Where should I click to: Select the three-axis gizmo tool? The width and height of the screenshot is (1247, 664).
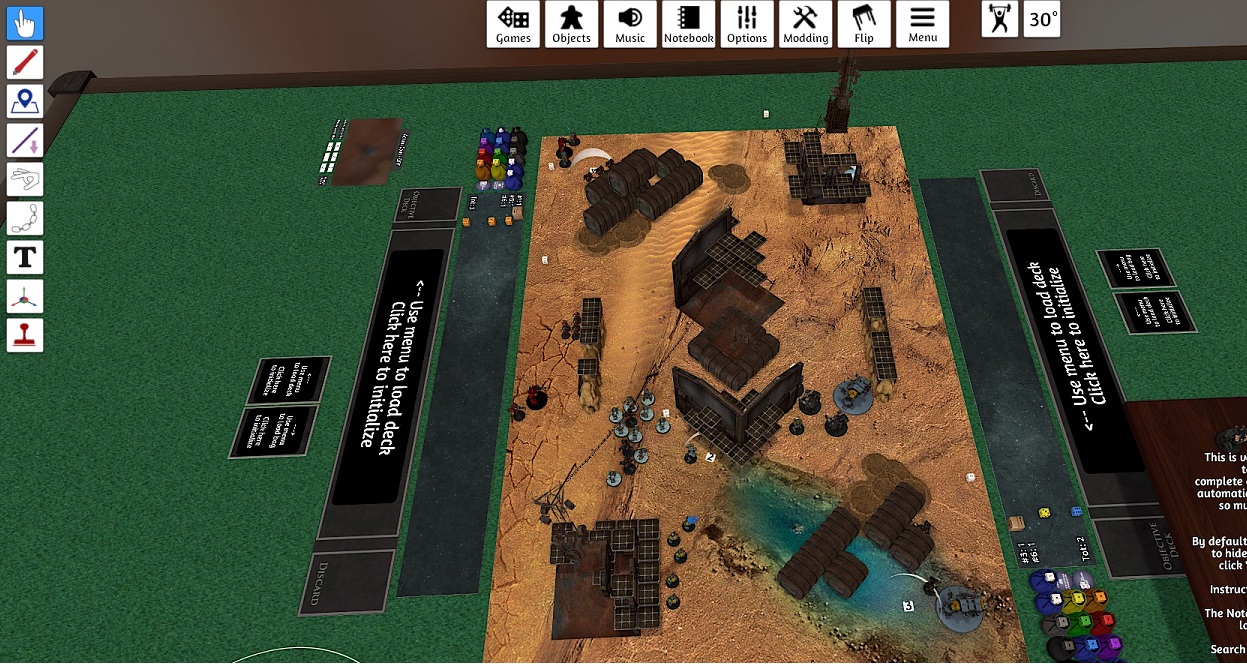click(25, 296)
